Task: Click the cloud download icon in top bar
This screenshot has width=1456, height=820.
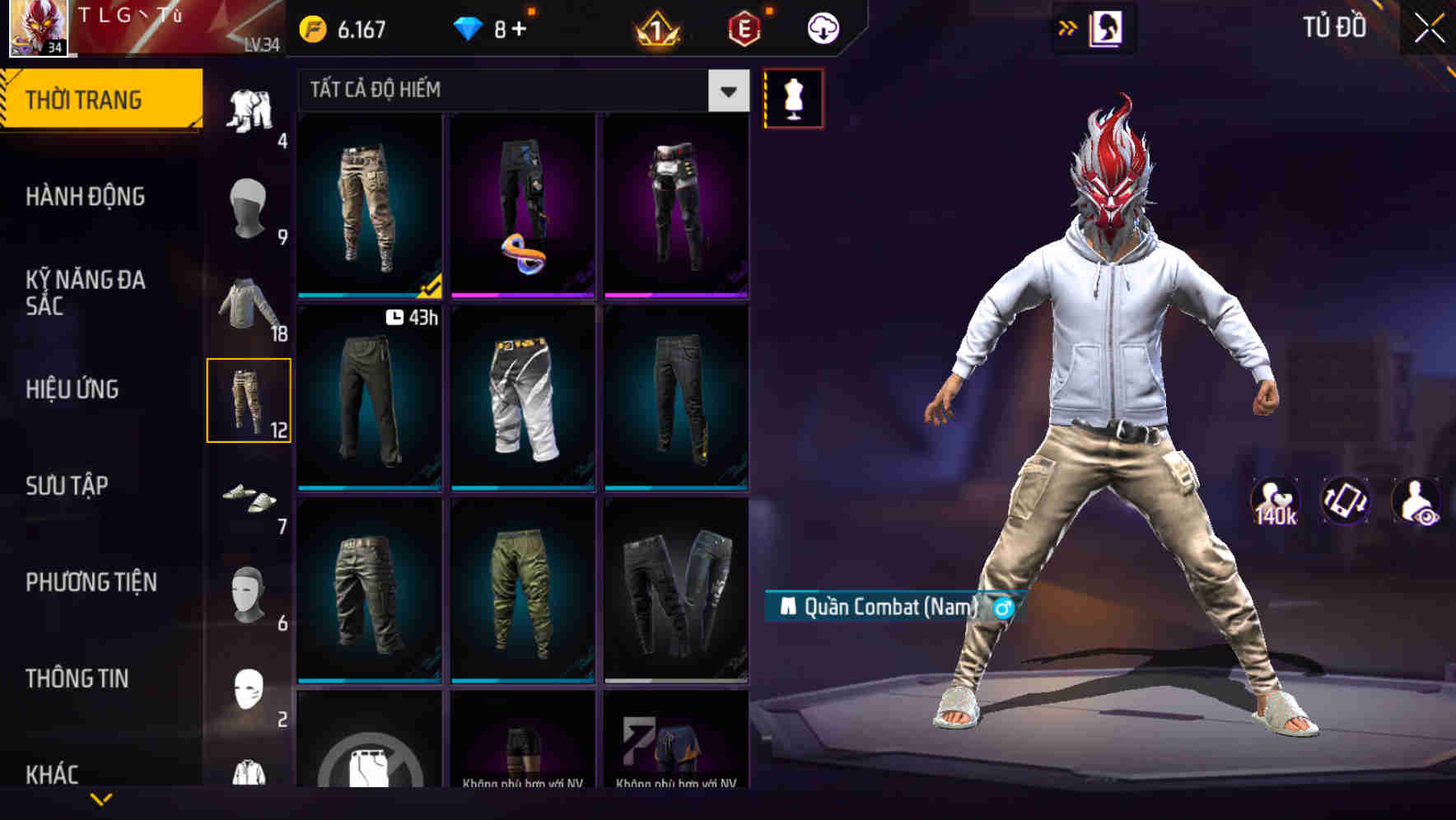Action: pyautogui.click(x=823, y=27)
